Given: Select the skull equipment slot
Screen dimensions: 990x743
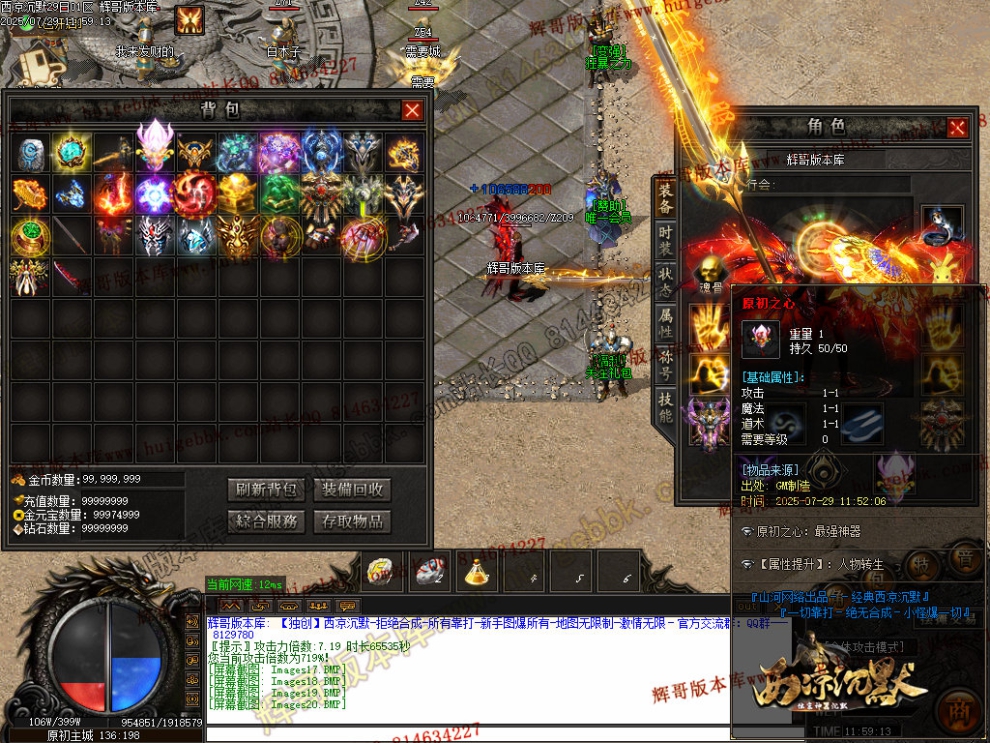Looking at the screenshot, I should click(711, 270).
